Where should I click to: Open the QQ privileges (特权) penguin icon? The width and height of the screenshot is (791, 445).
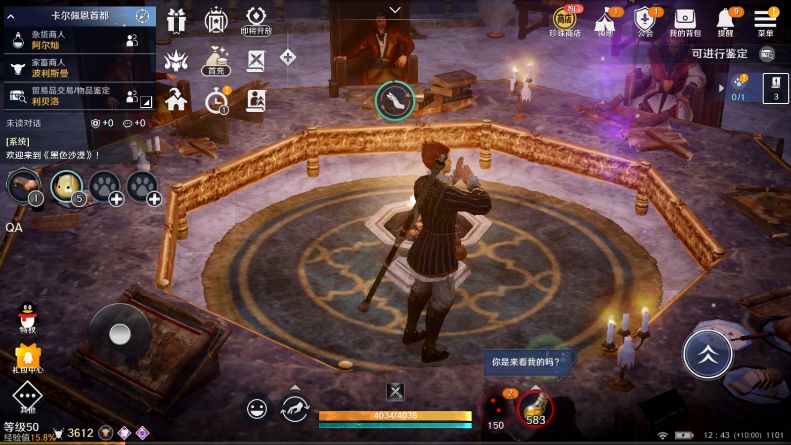tap(28, 317)
